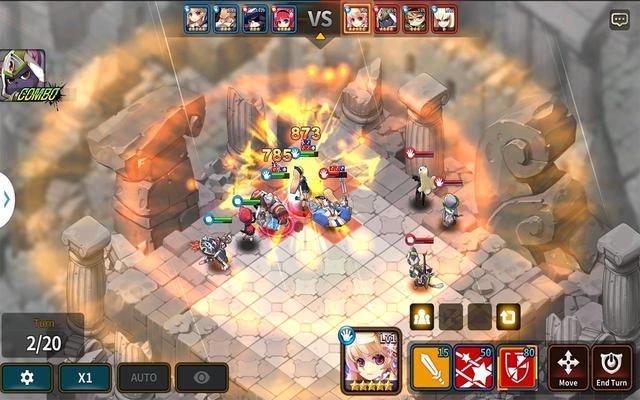Use the 80-cost shield skill
Image resolution: width=640 pixels, height=400 pixels.
tap(517, 368)
